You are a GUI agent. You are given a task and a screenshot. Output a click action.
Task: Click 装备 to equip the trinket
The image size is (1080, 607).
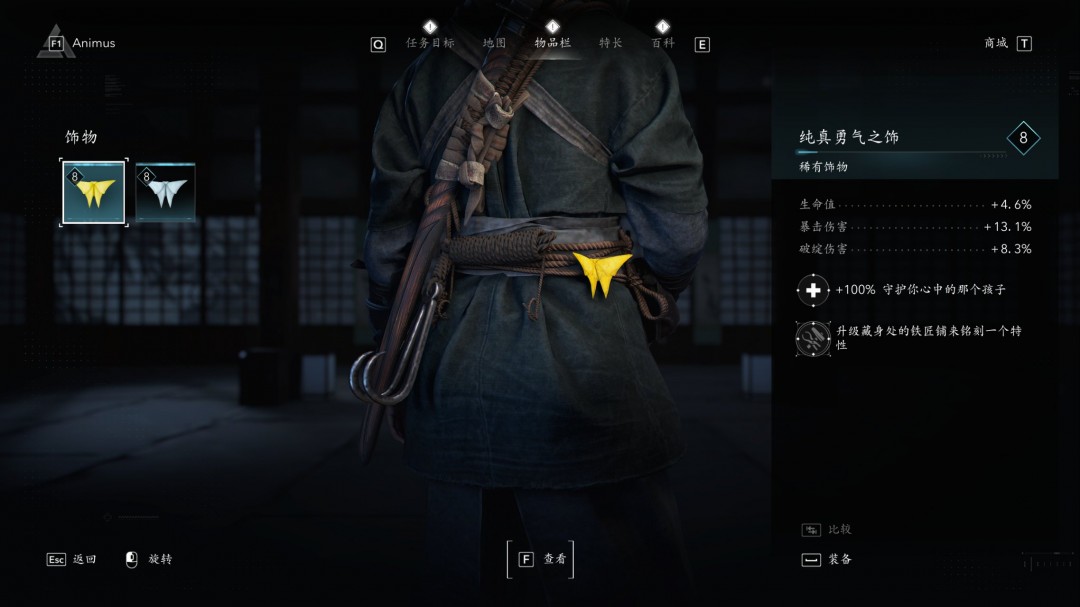(829, 559)
